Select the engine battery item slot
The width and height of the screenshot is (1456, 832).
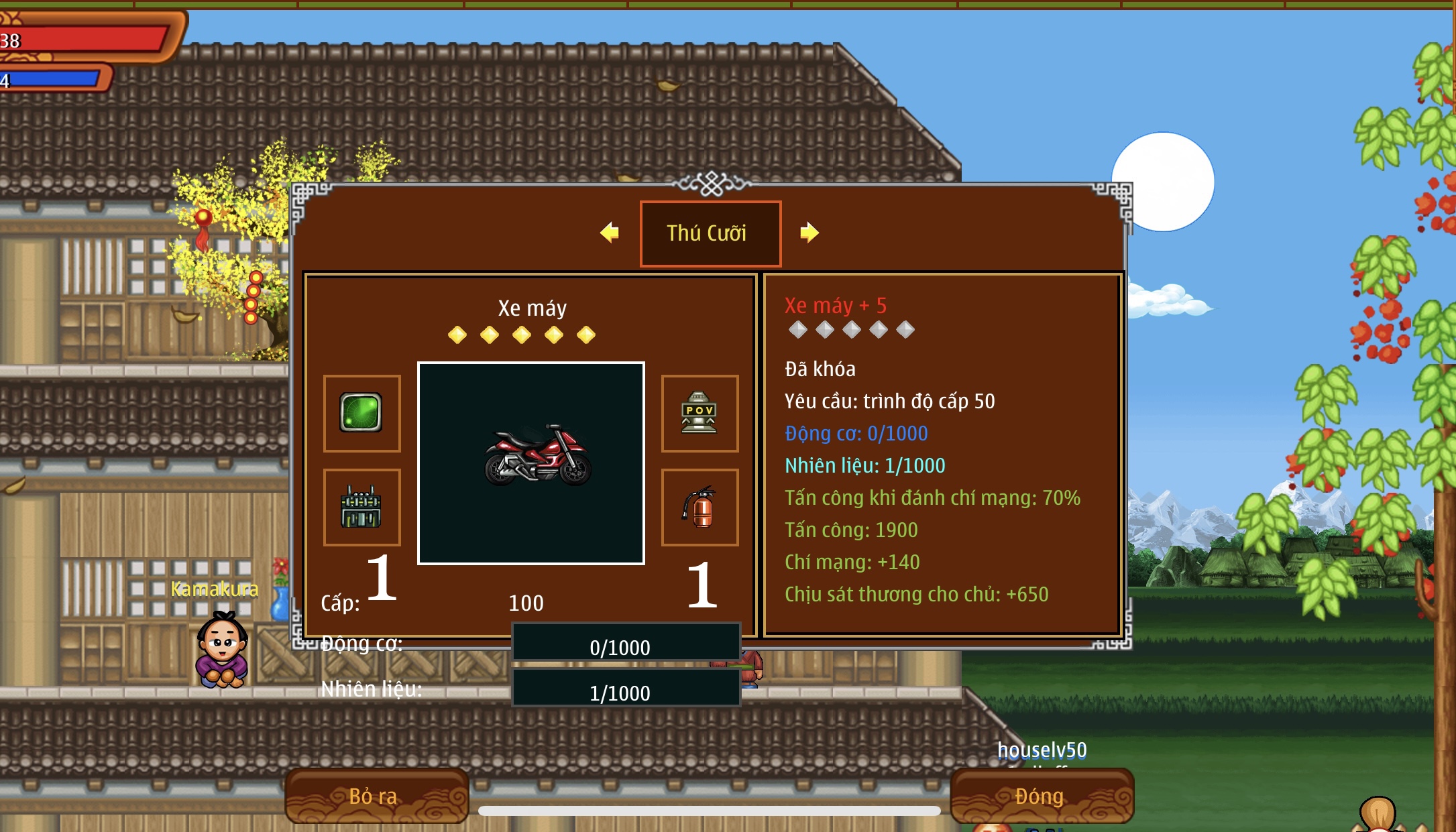click(361, 507)
